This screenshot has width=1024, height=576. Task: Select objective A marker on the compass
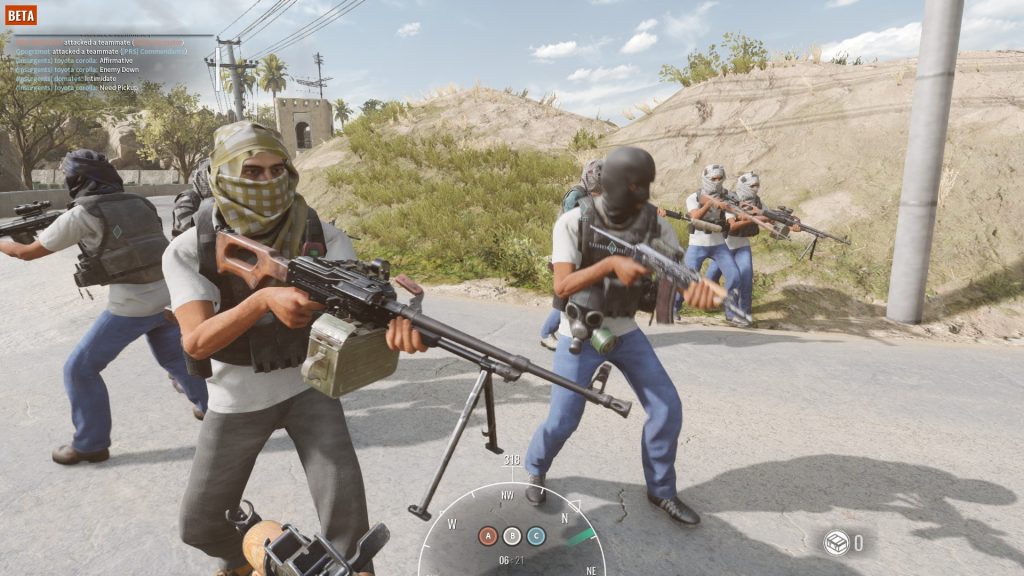[488, 536]
